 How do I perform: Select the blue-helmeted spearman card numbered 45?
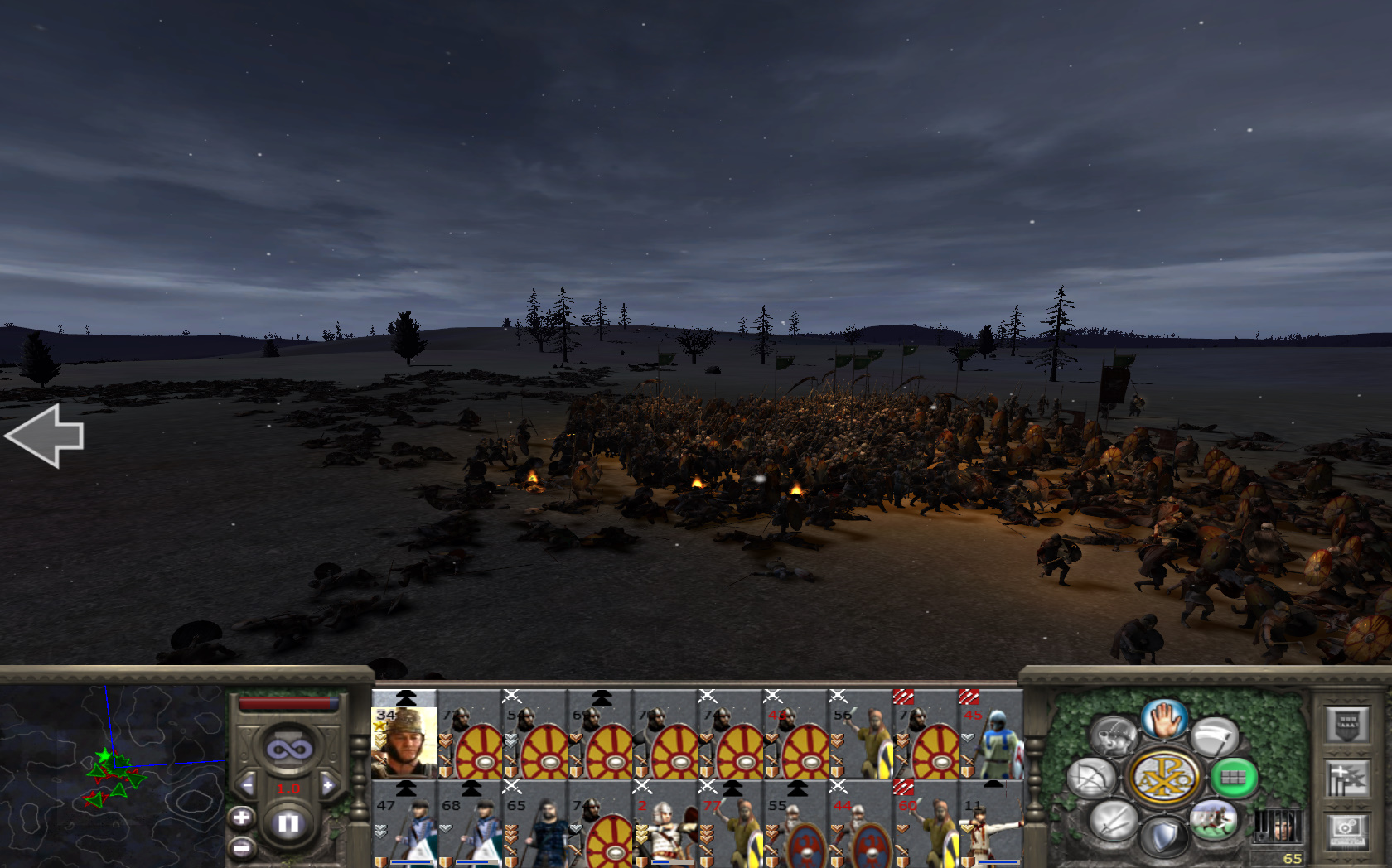point(992,736)
